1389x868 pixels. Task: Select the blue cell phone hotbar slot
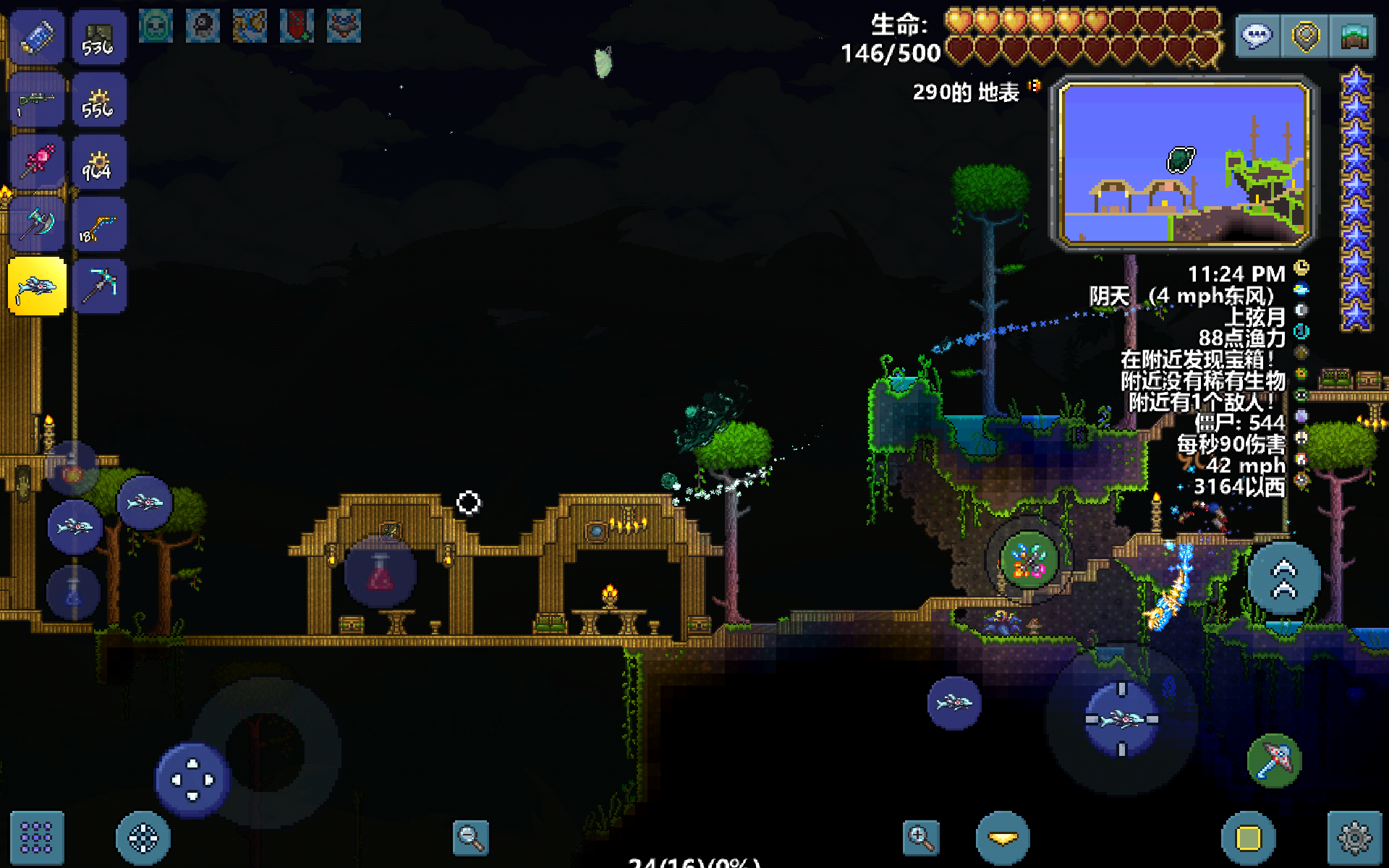(37, 38)
